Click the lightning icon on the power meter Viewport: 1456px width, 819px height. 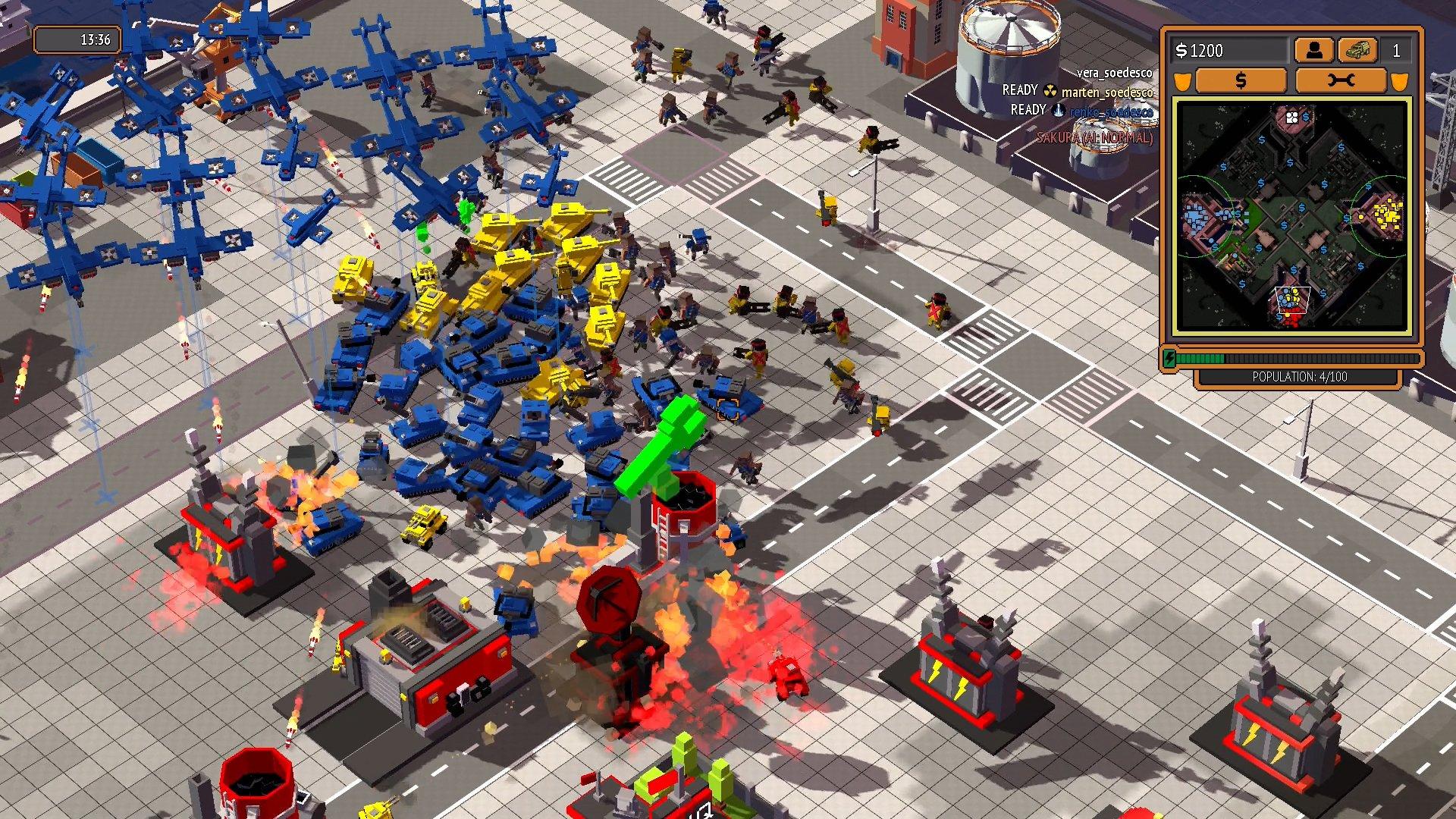pos(1169,358)
